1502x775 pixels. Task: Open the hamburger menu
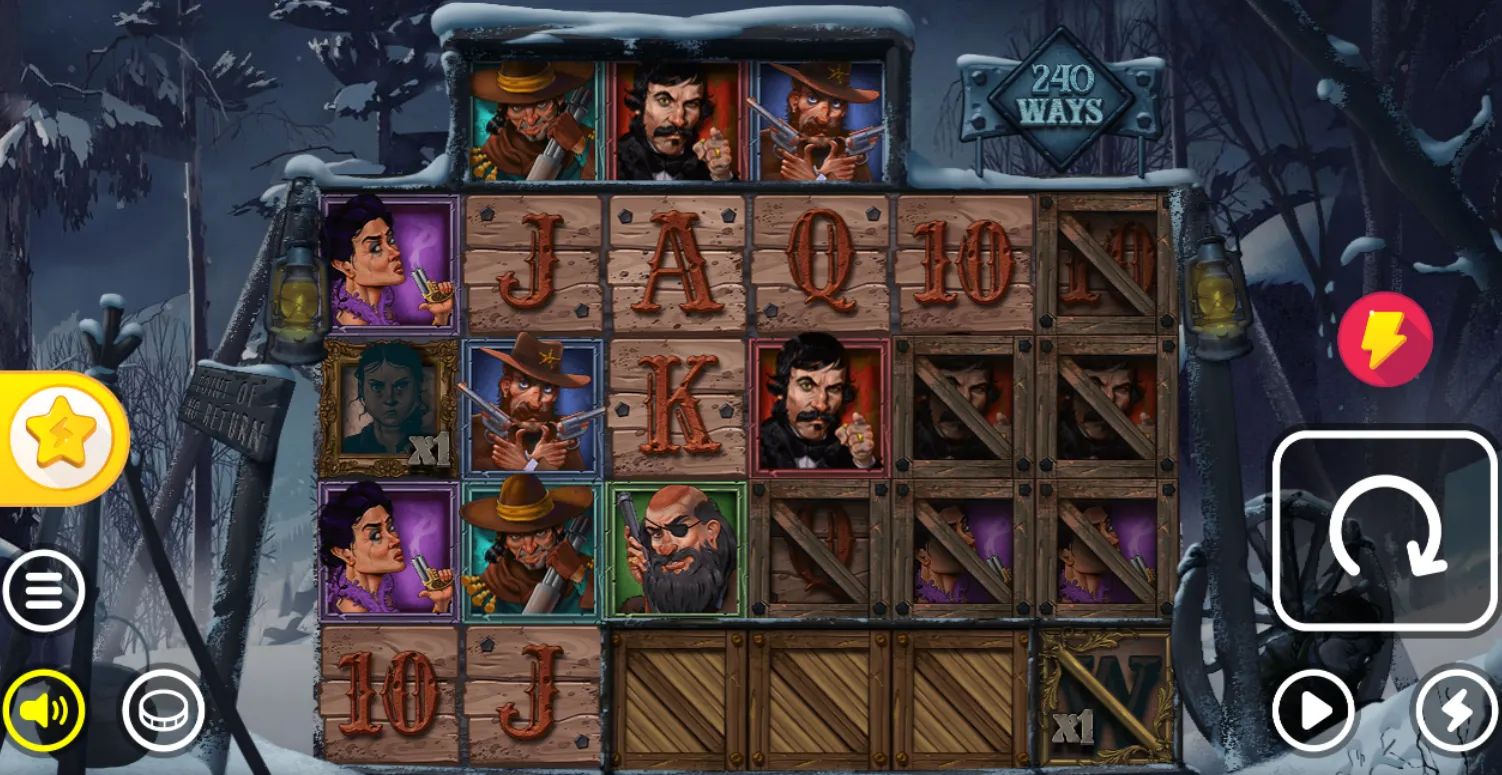point(43,591)
